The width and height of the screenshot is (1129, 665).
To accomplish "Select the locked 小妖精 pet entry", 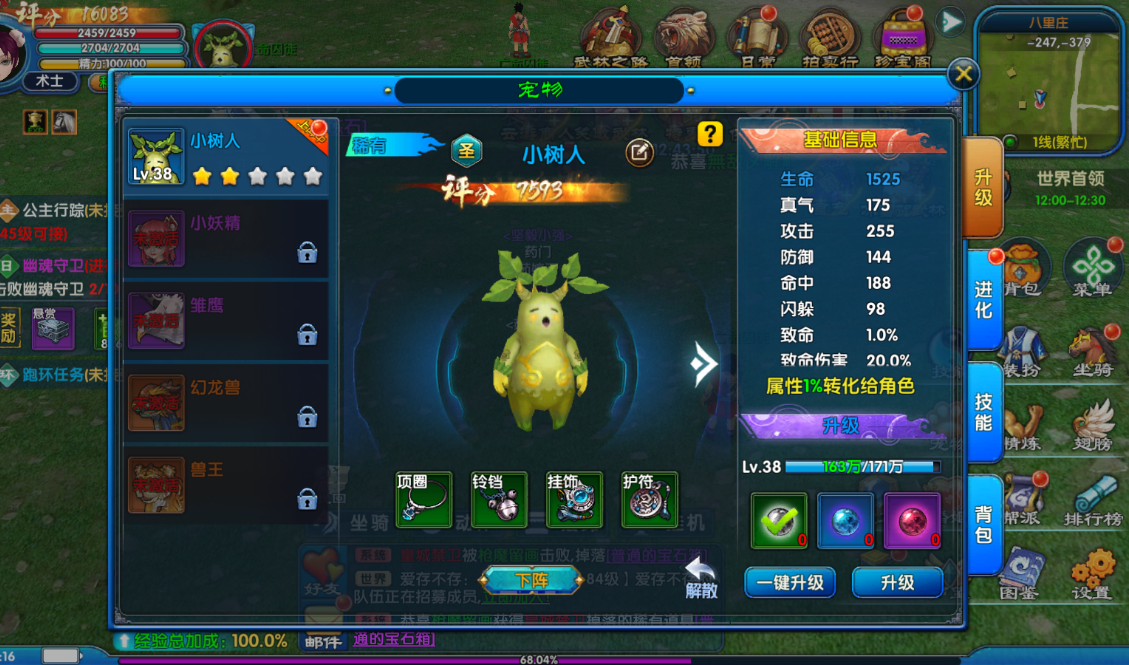I will click(x=227, y=238).
